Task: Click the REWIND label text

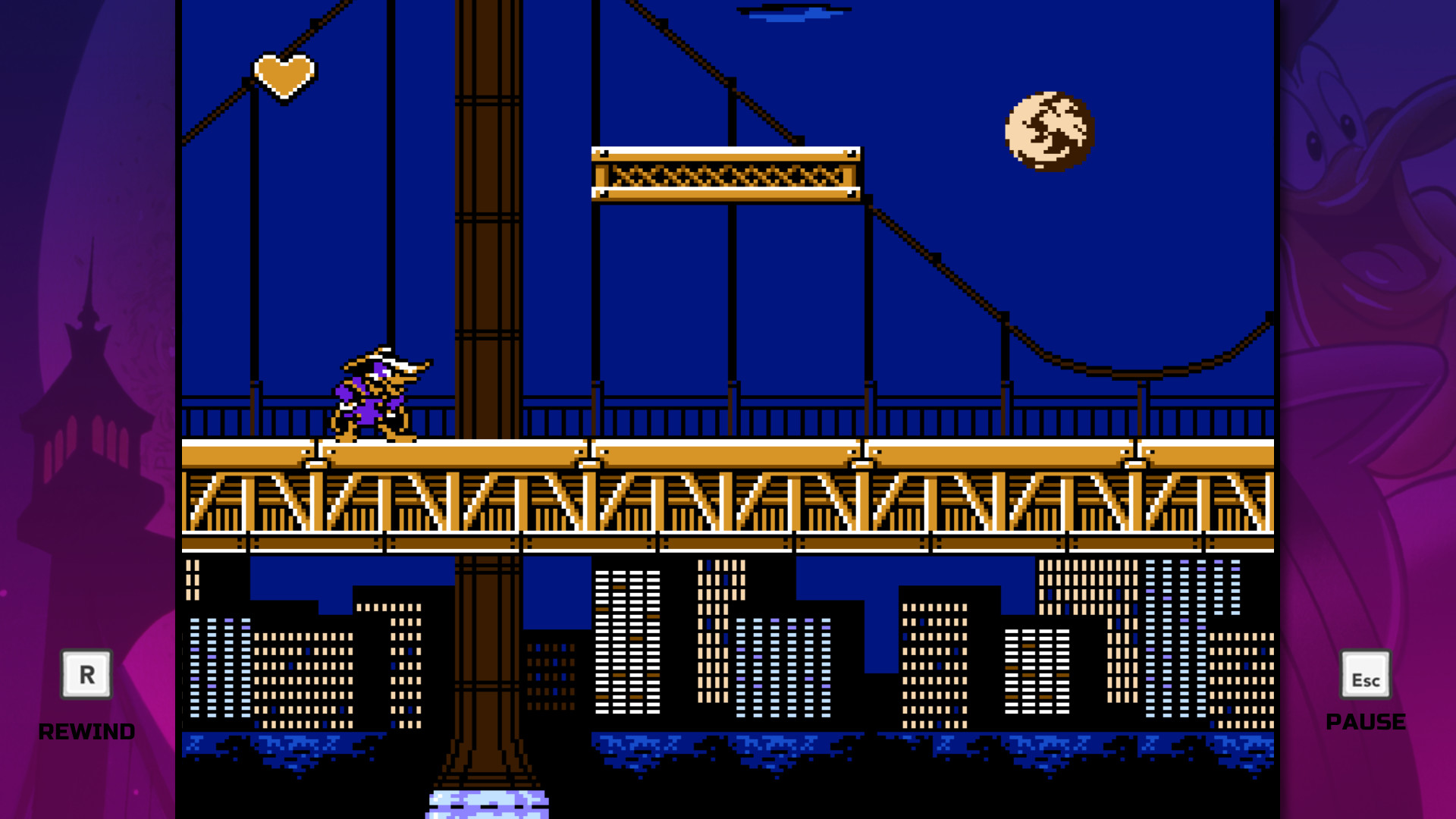Action: click(86, 732)
